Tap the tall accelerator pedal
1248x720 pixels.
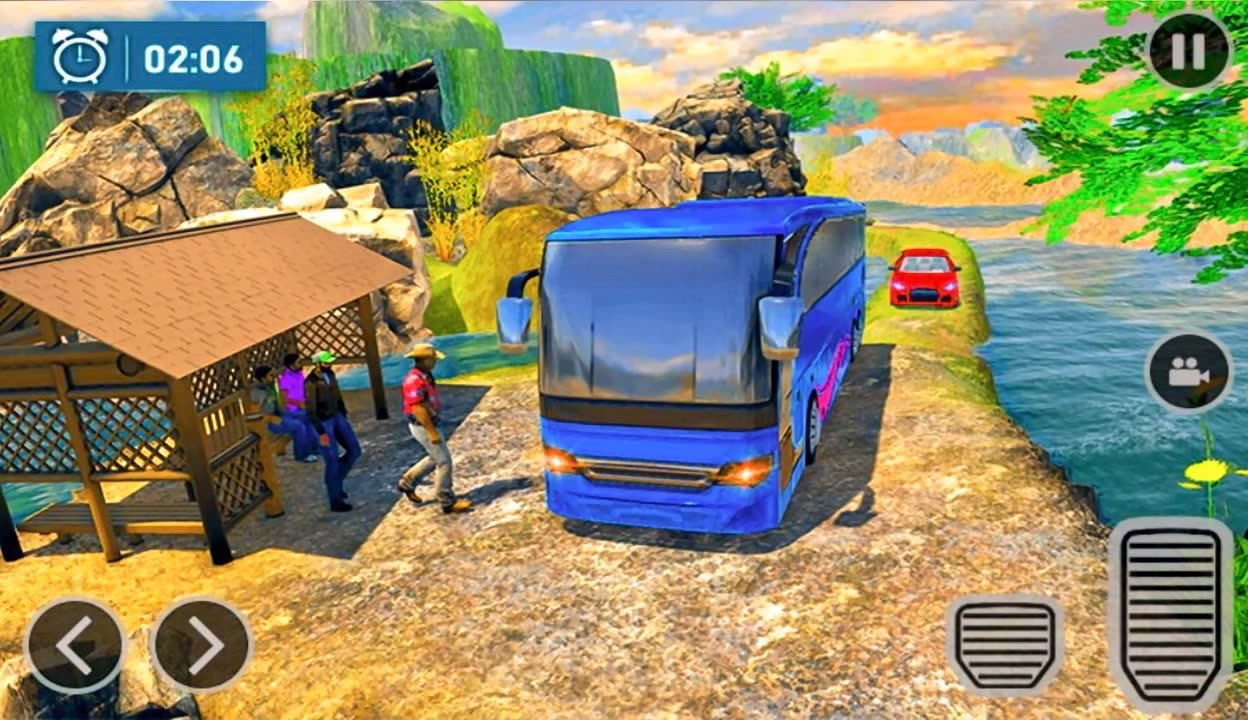pyautogui.click(x=1170, y=613)
